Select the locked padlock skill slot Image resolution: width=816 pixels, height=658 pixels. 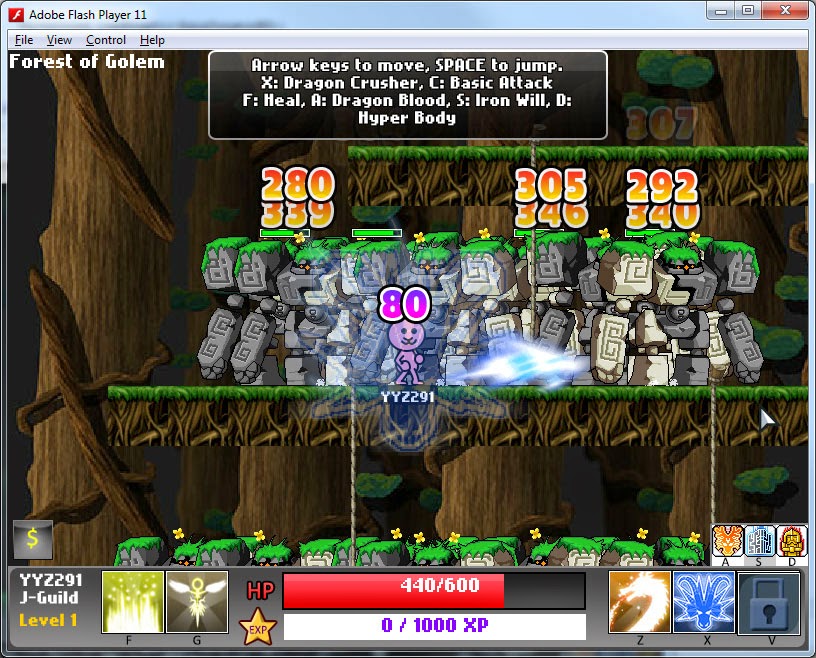pos(768,602)
